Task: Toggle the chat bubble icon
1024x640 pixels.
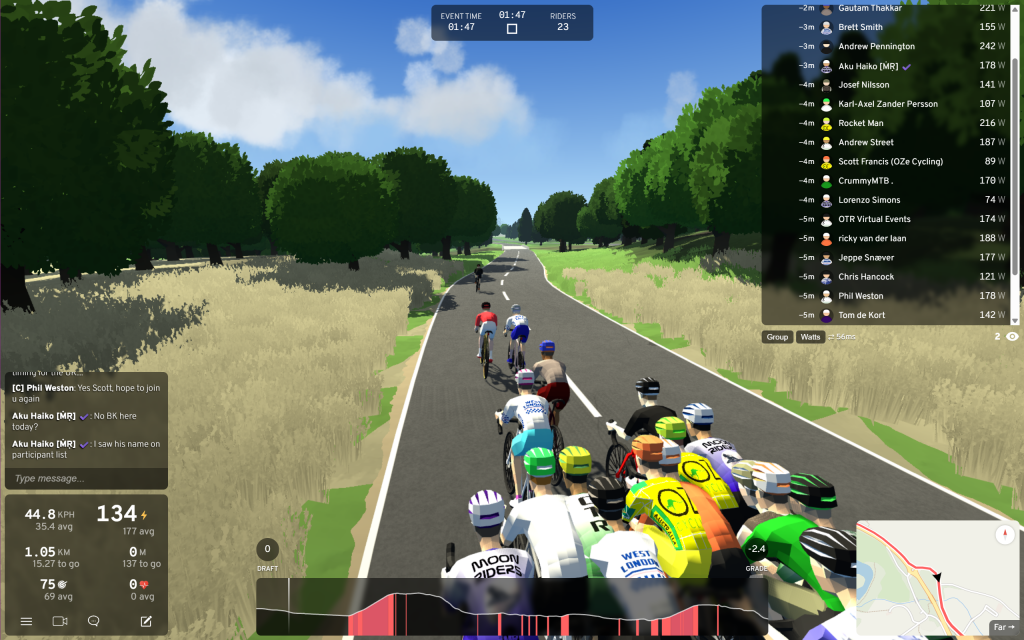Action: 93,621
